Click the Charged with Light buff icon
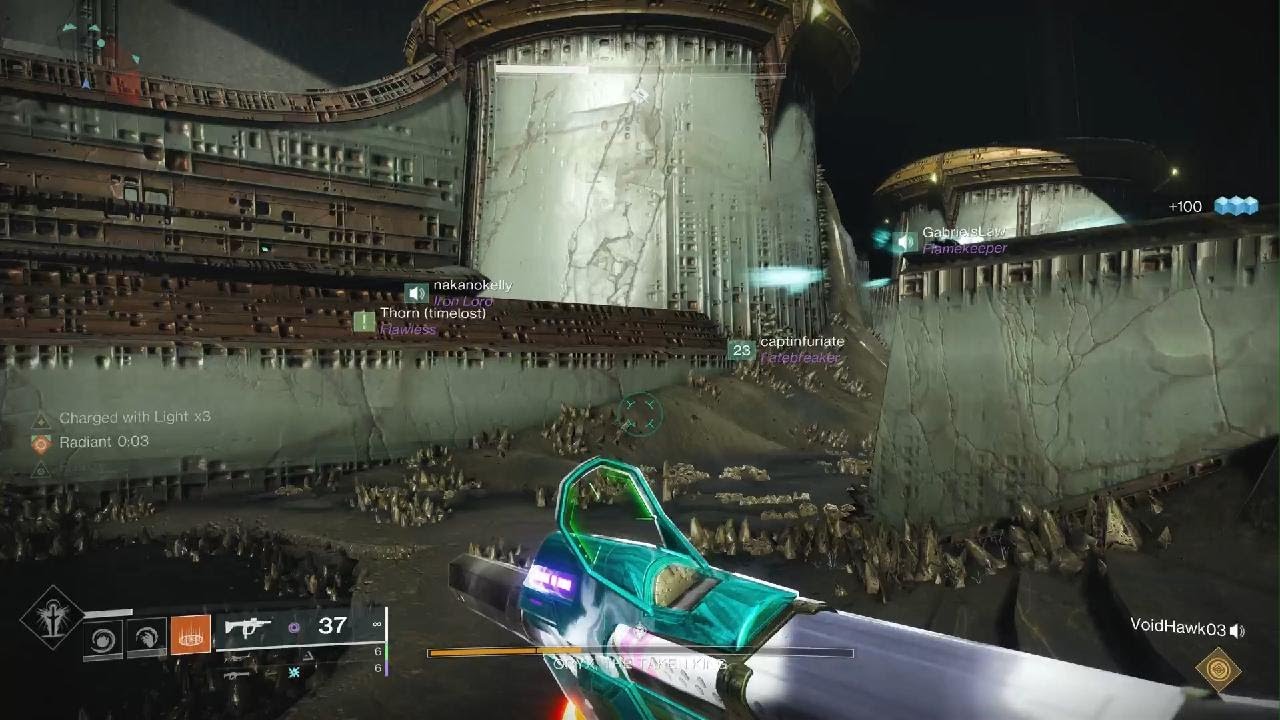Screen dimensions: 1280x720 click(x=41, y=420)
